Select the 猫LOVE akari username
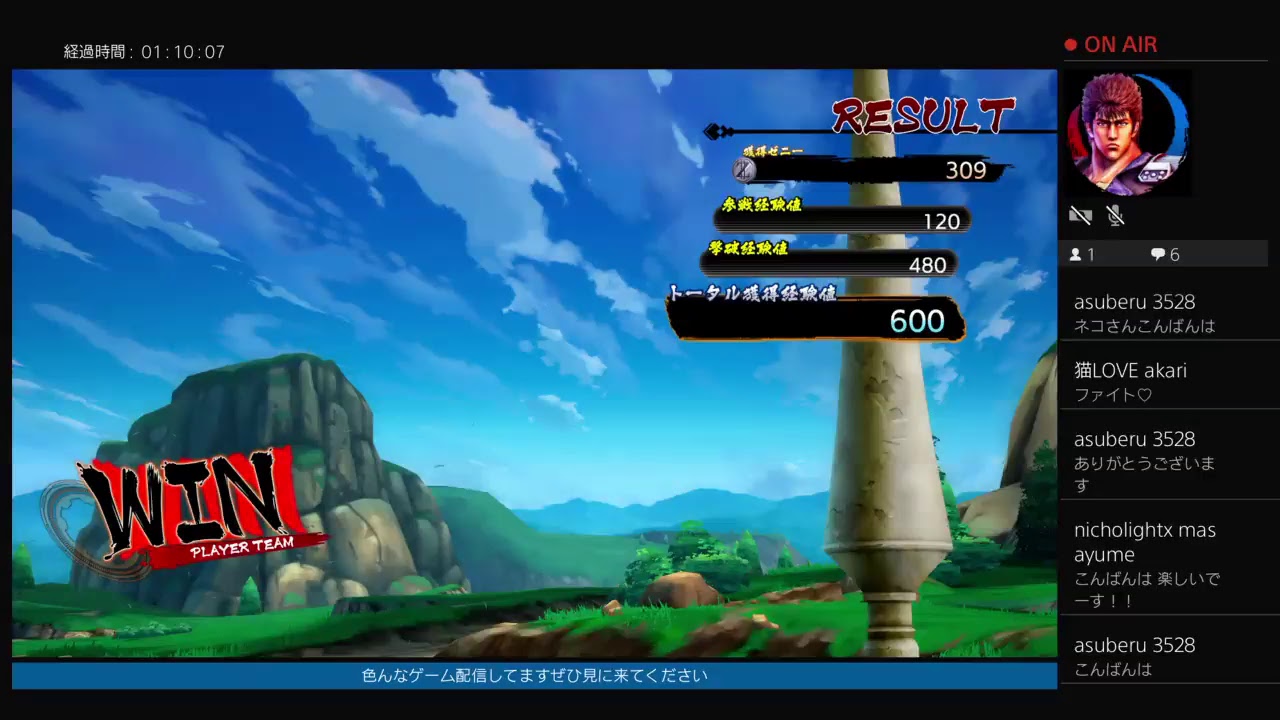This screenshot has height=720, width=1280. (x=1131, y=370)
